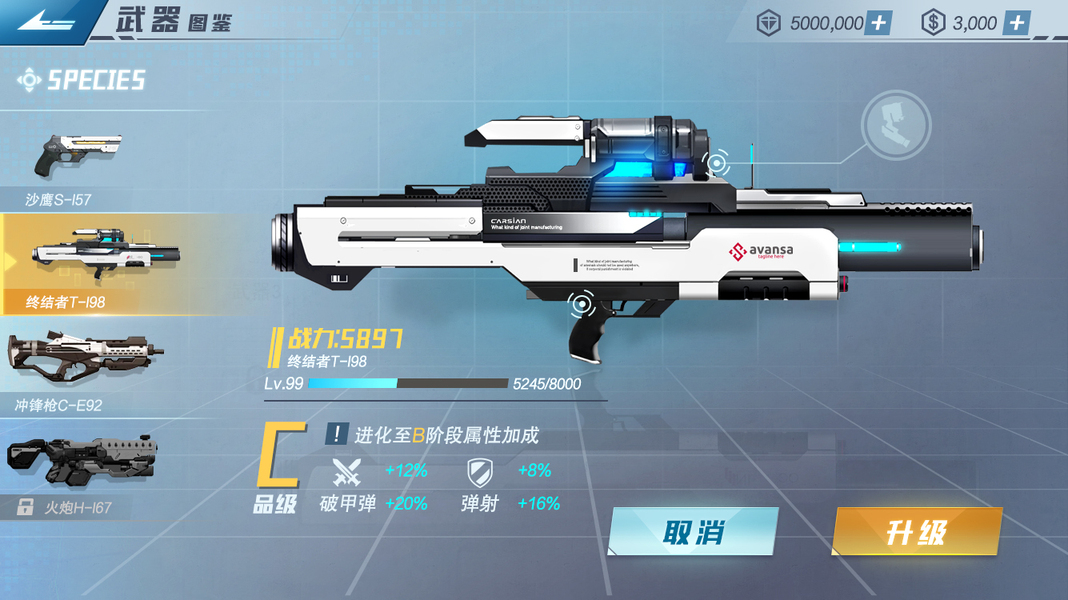Image resolution: width=1068 pixels, height=600 pixels.
Task: Add more dollar coins with the plus button
Action: pyautogui.click(x=1016, y=23)
